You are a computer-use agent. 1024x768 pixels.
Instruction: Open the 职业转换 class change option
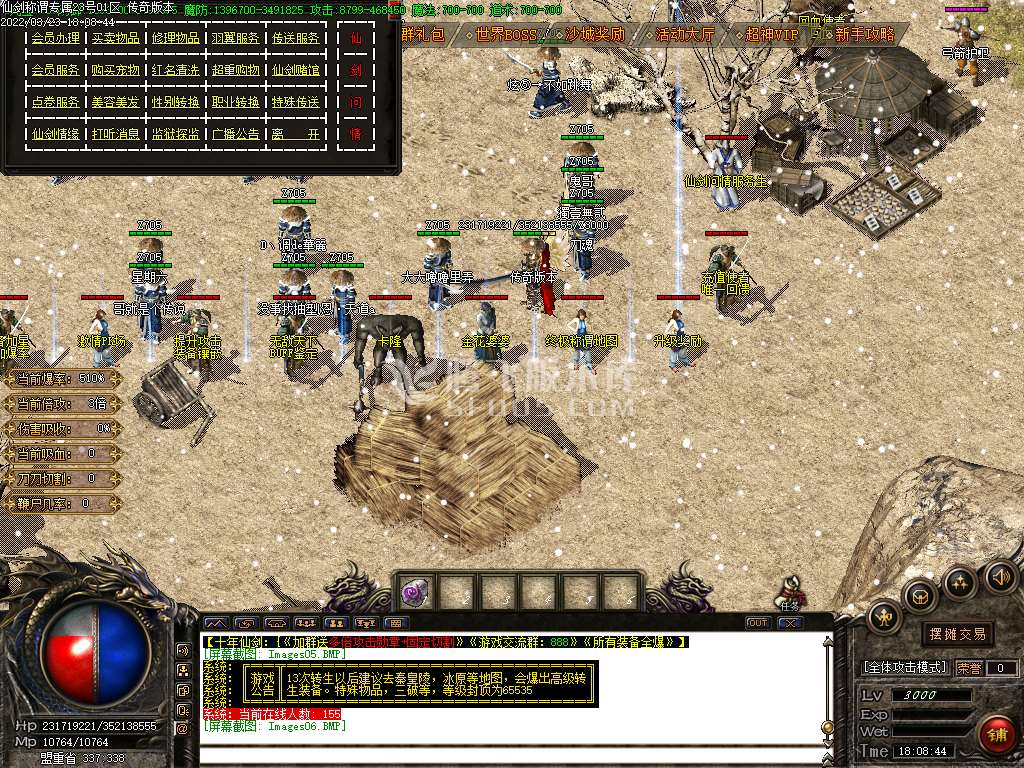(236, 103)
